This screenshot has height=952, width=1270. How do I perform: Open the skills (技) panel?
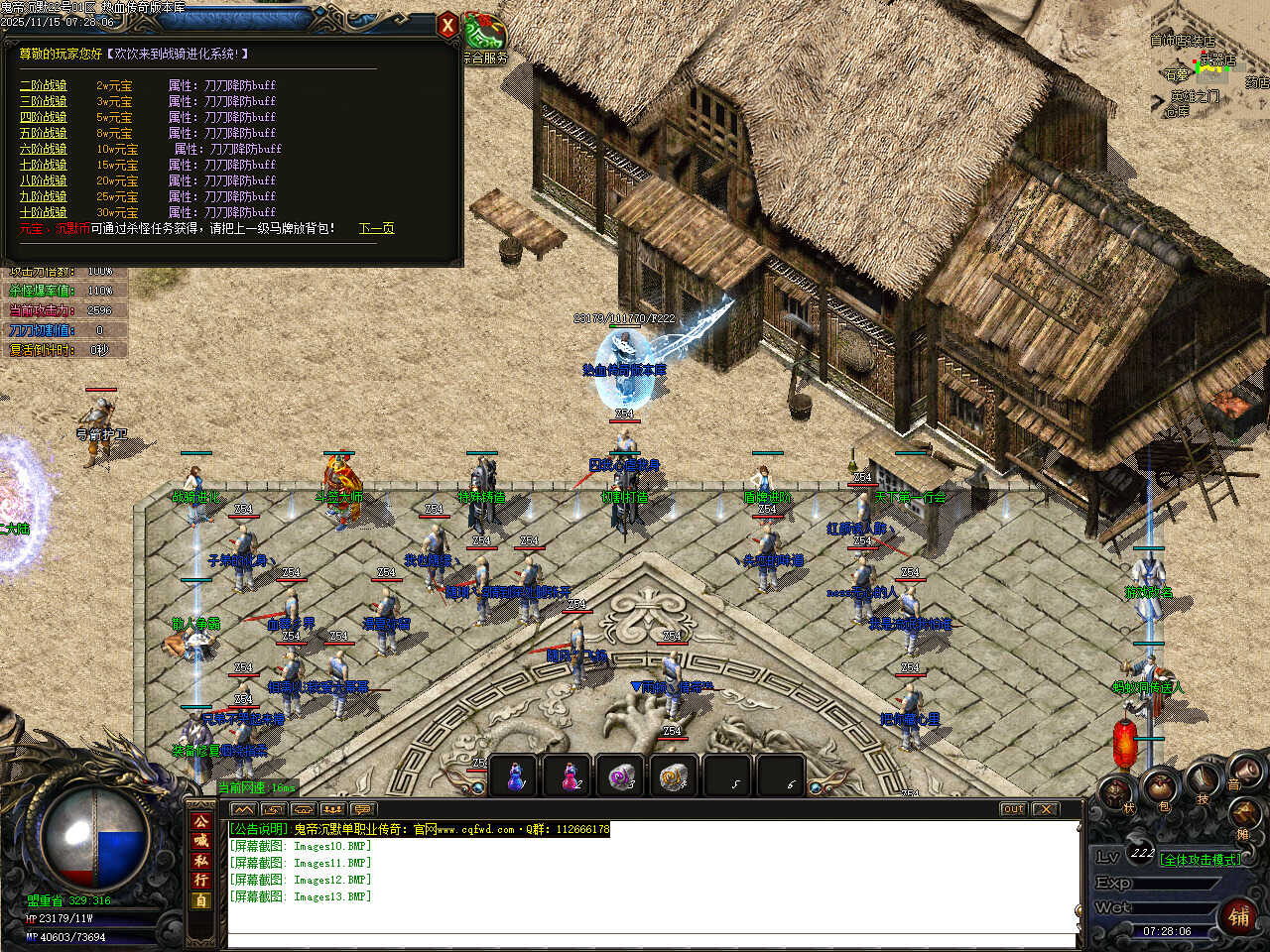pyautogui.click(x=1203, y=780)
